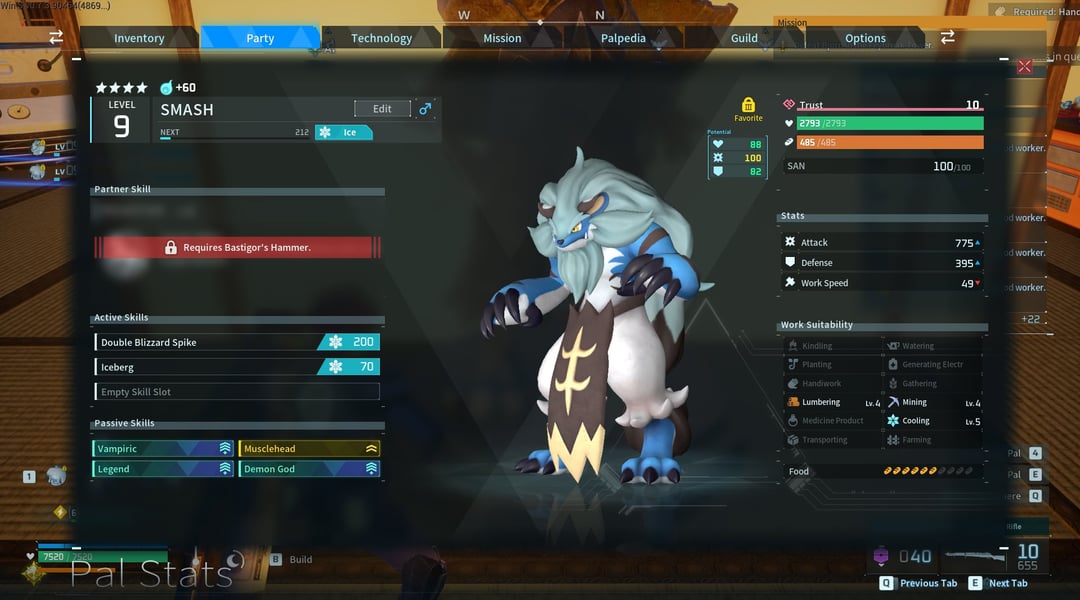Select the Legend passive skill

(x=164, y=469)
